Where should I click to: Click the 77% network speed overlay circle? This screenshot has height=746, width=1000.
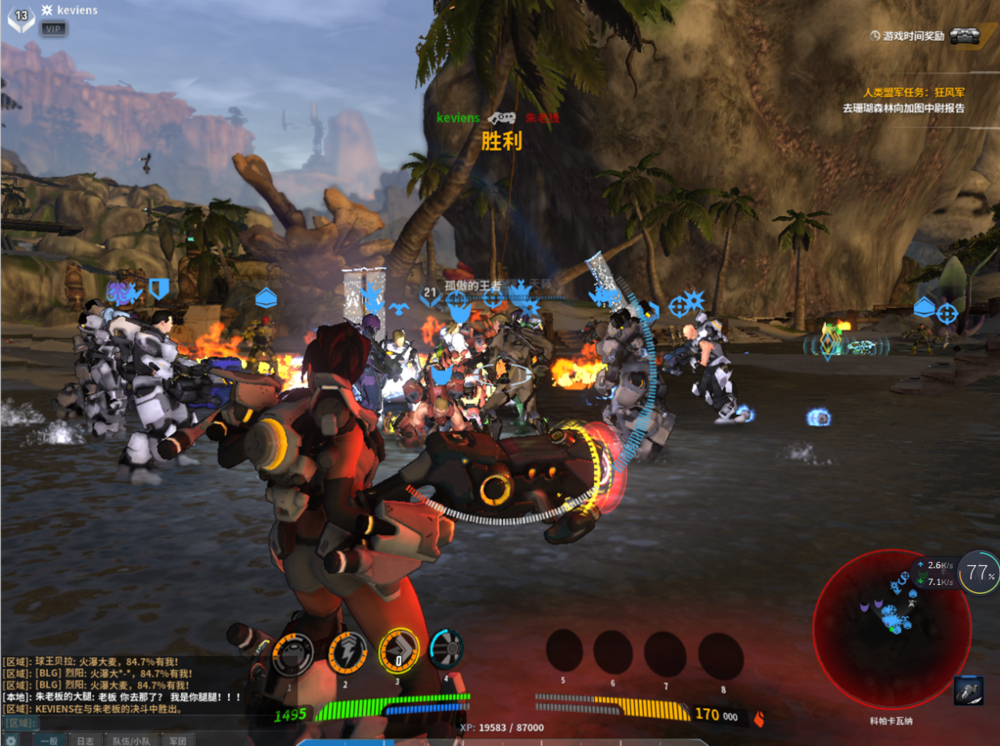[979, 573]
